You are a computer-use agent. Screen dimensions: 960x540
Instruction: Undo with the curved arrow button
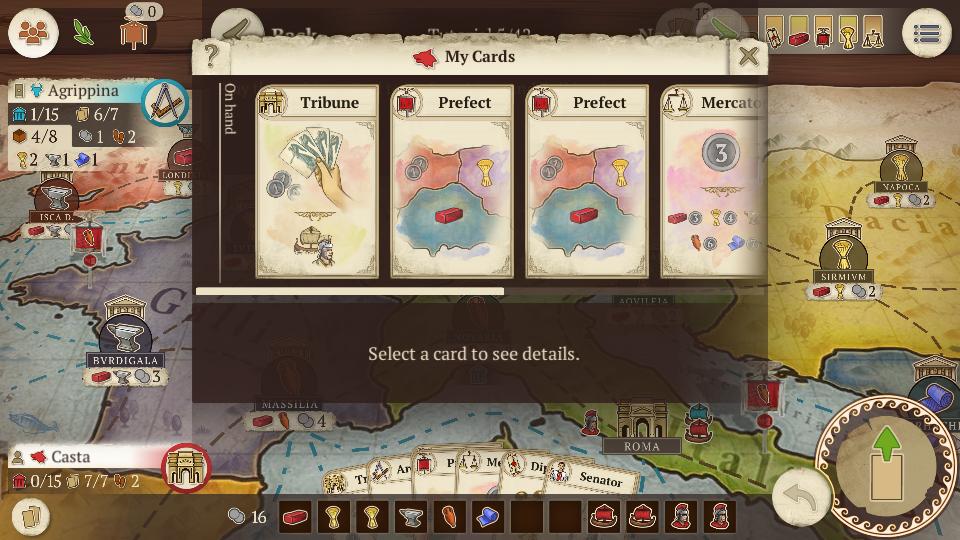click(x=801, y=497)
